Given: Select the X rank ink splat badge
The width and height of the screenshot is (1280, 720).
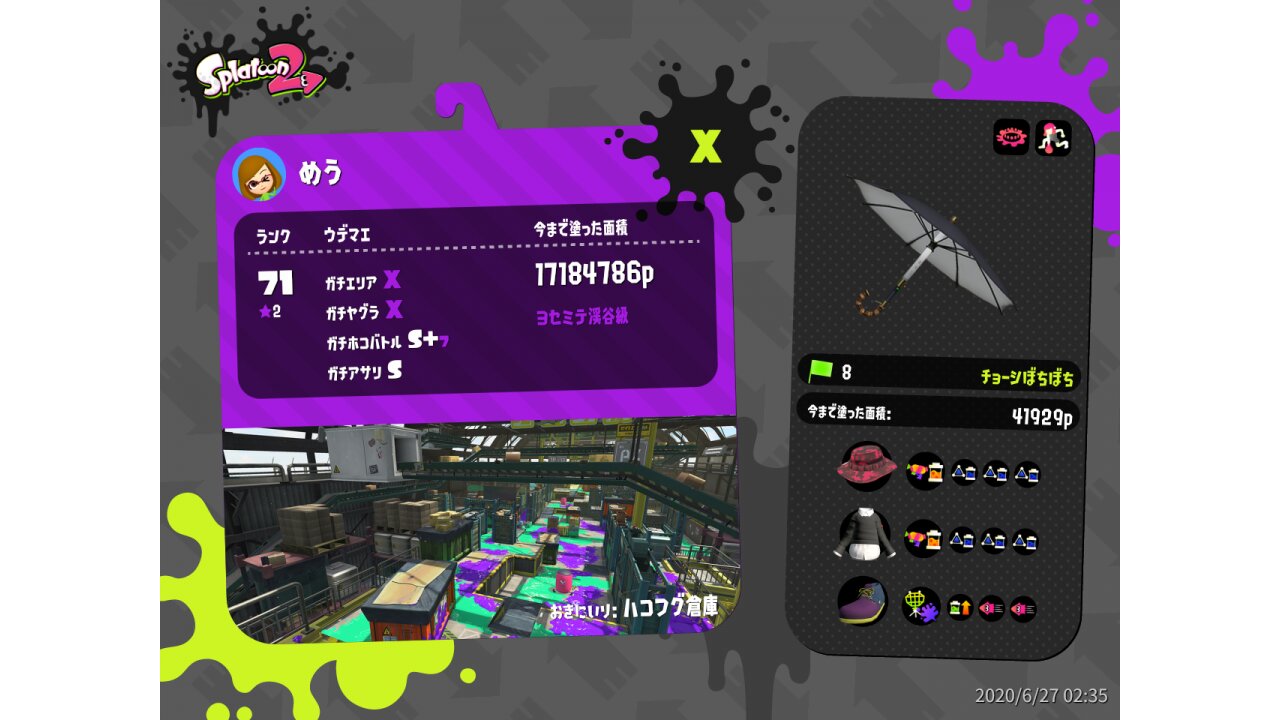Looking at the screenshot, I should [706, 147].
